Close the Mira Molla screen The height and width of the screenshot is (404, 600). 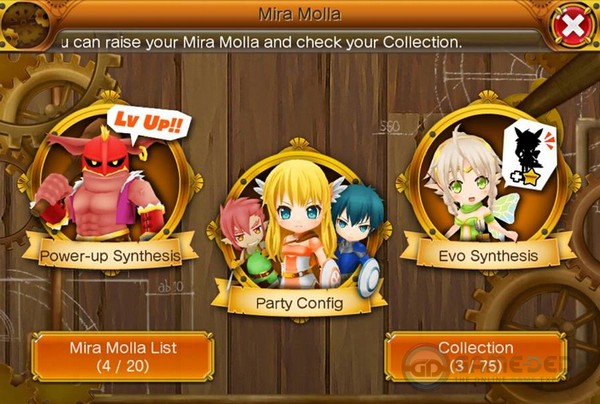[571, 27]
